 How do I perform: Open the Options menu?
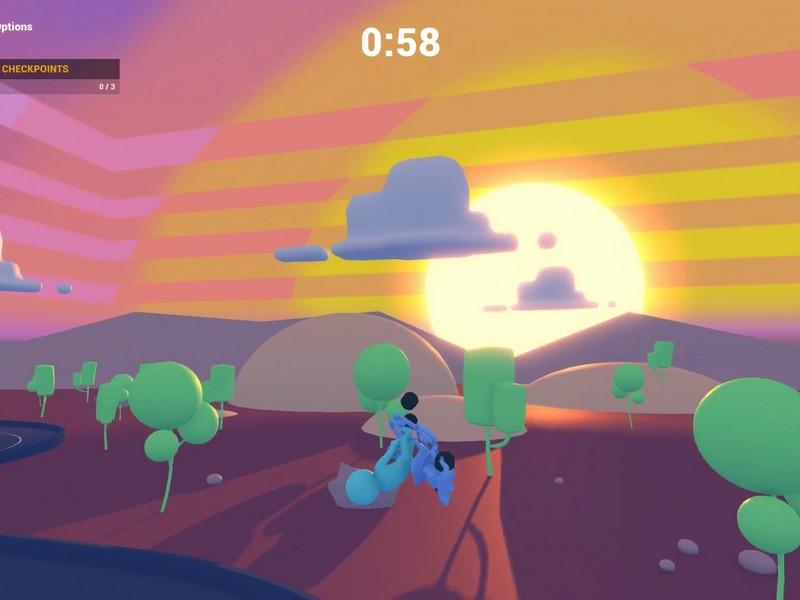(x=15, y=27)
